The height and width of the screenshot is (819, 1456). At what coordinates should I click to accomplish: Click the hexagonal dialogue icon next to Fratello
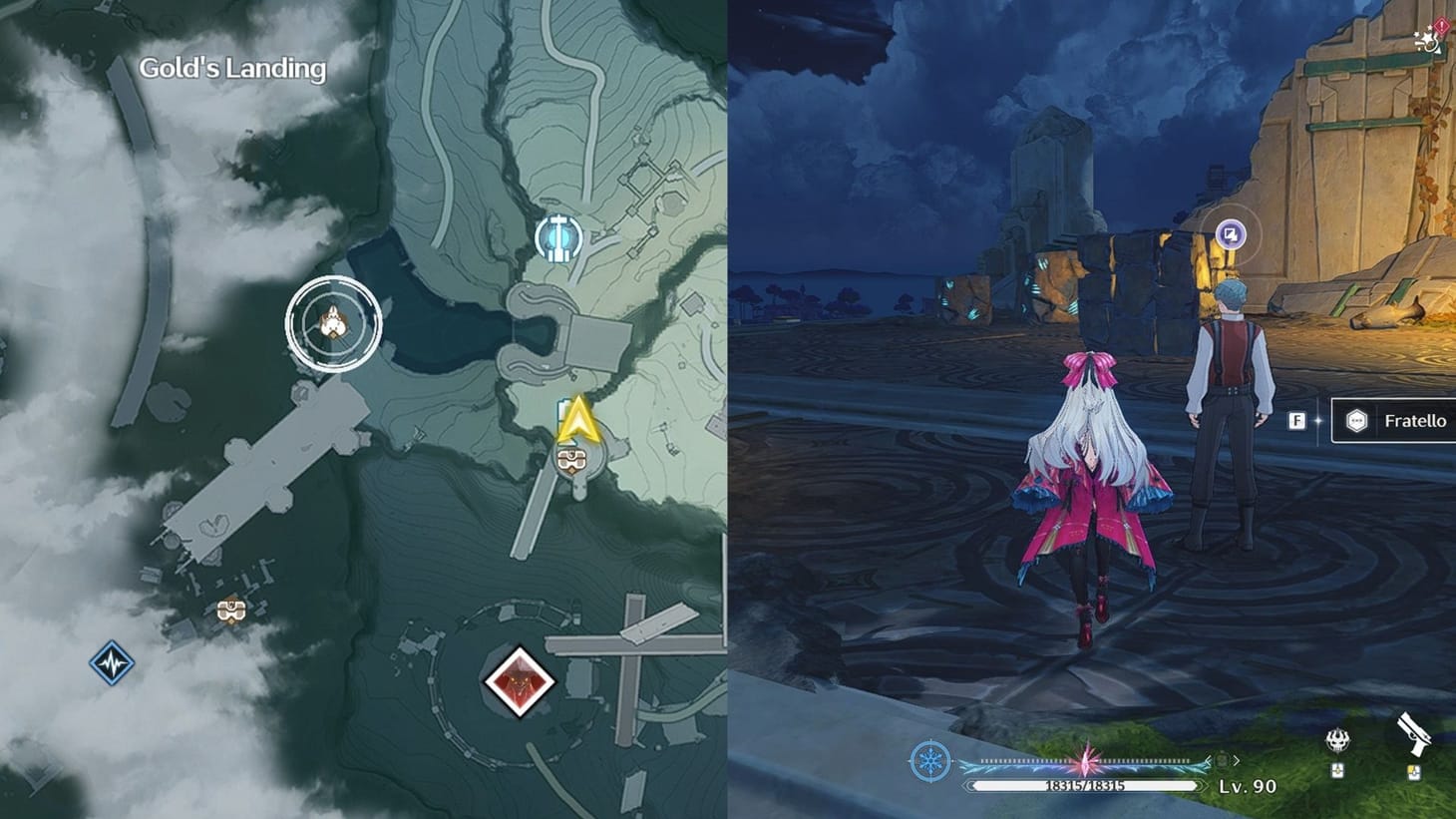pos(1355,420)
